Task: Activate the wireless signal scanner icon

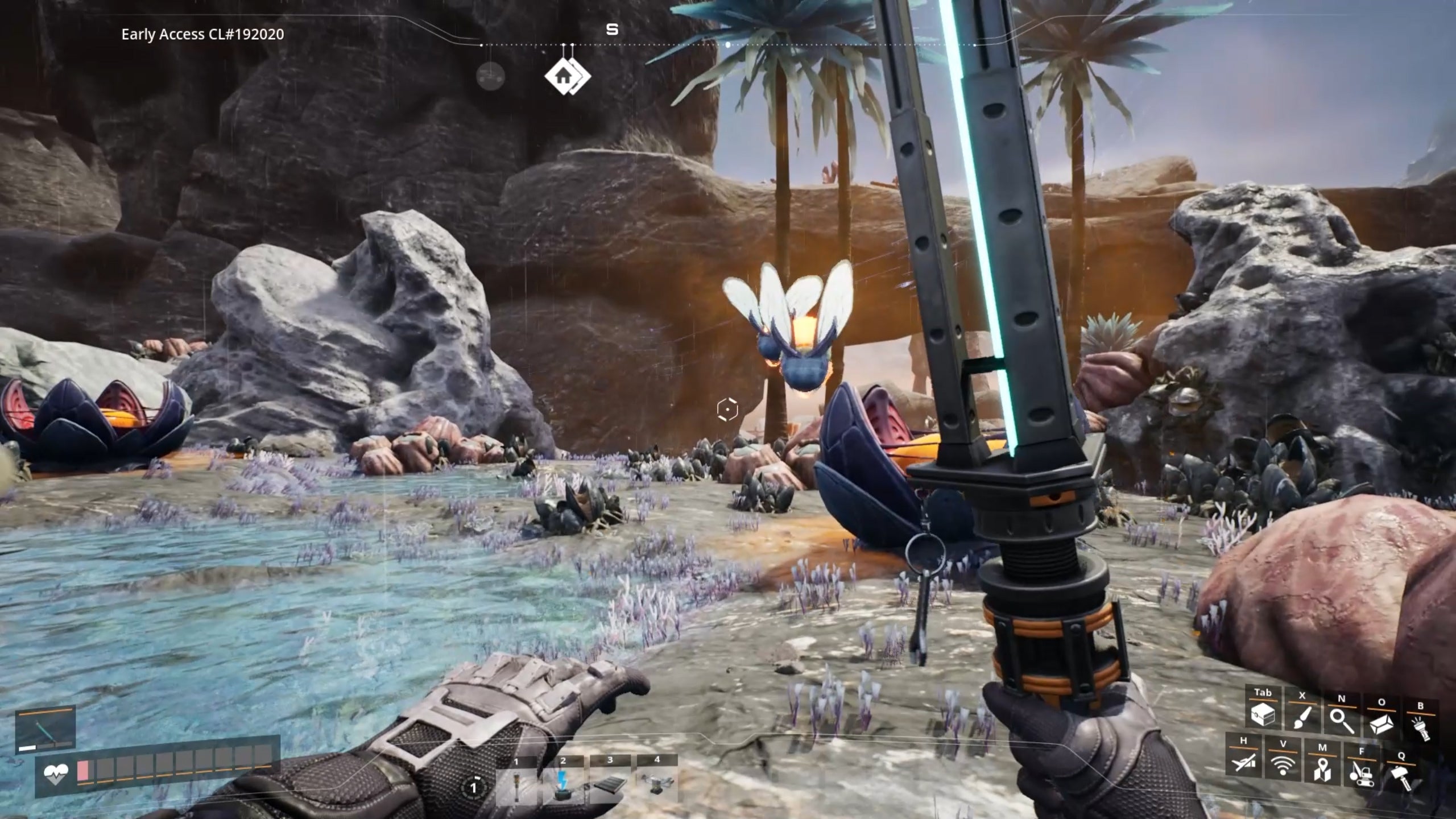Action: (x=1283, y=764)
